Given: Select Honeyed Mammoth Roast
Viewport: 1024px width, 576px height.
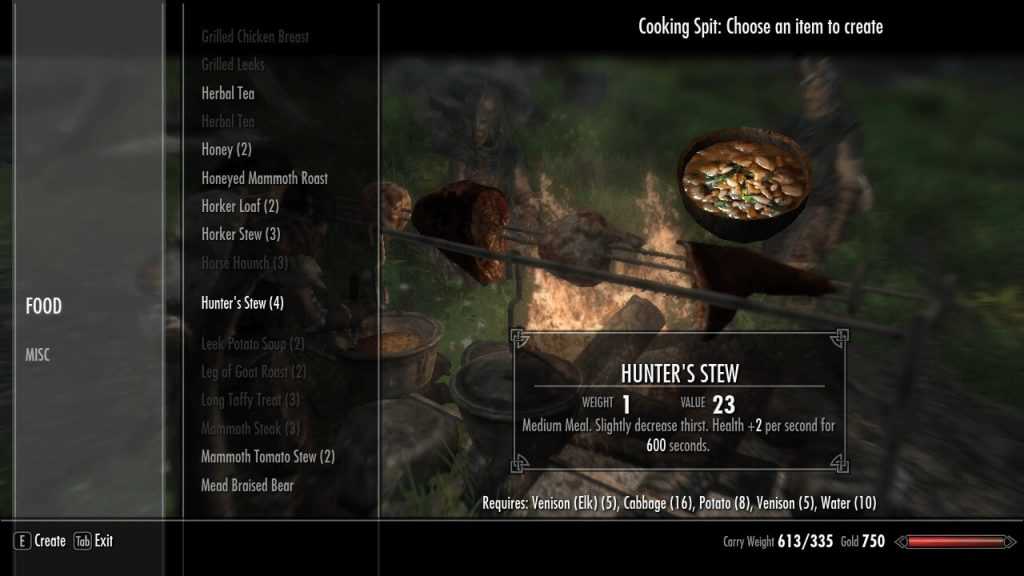Looking at the screenshot, I should pos(264,178).
